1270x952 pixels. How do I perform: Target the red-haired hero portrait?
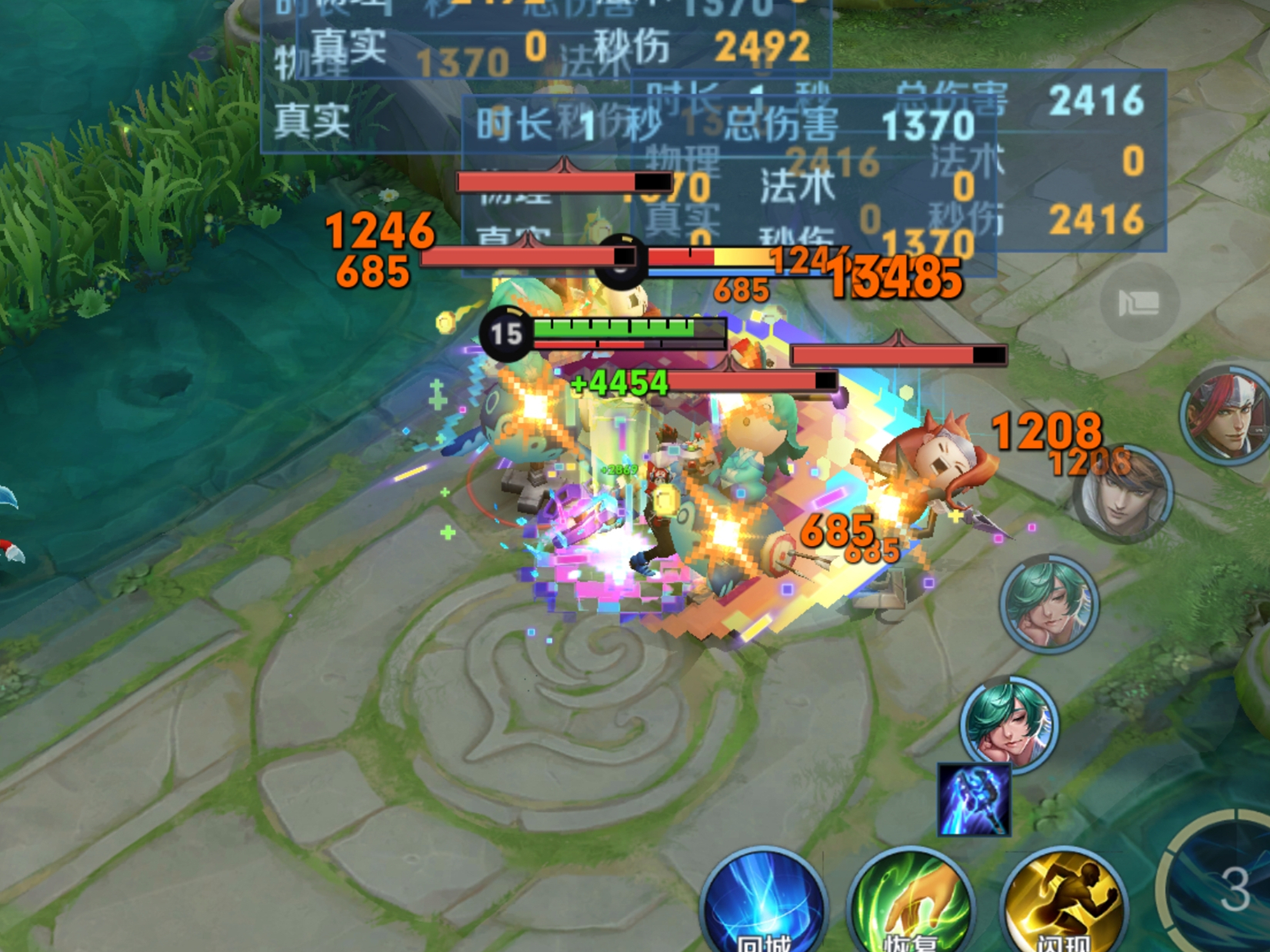(x=1226, y=415)
